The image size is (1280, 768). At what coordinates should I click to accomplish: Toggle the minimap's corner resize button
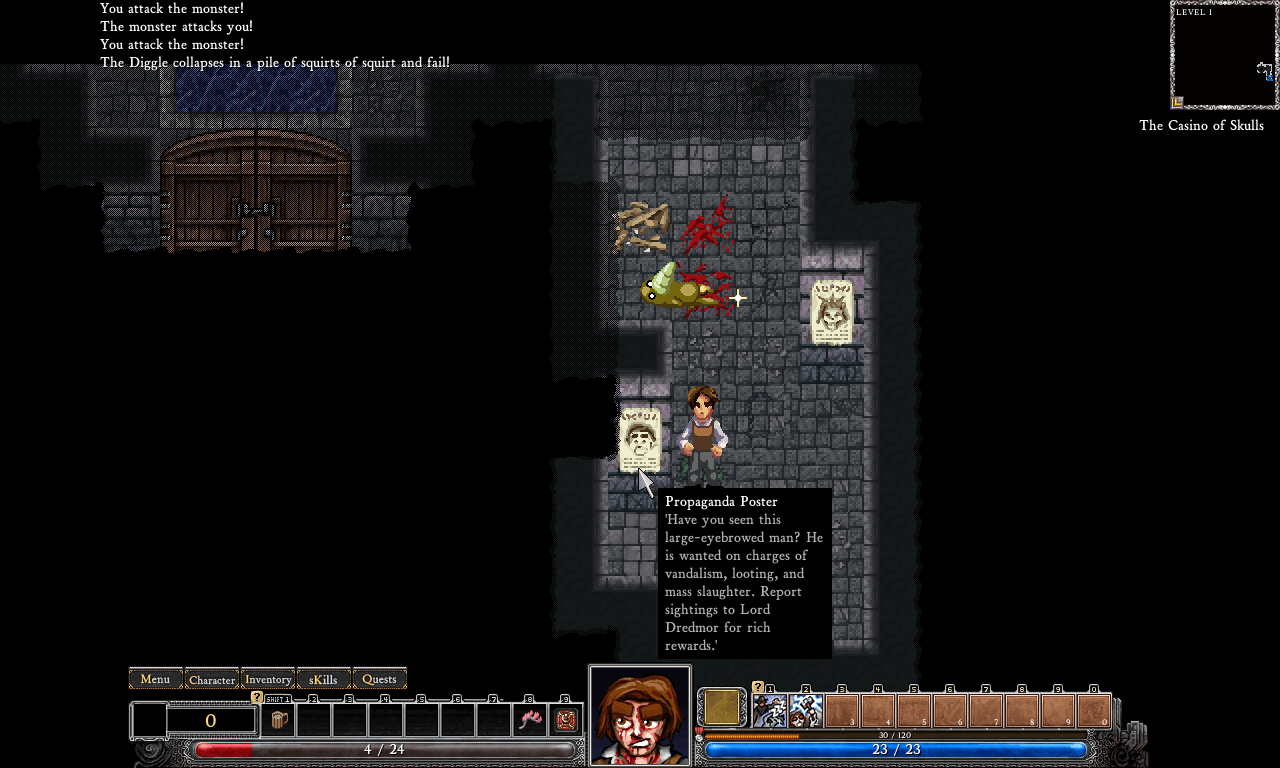tap(1178, 102)
